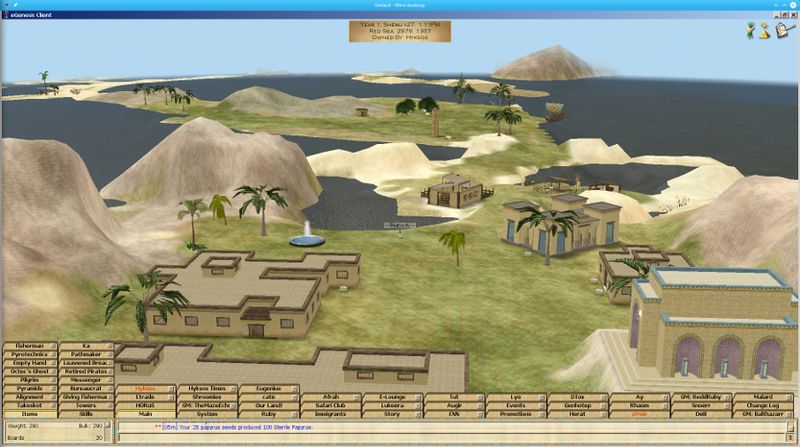This screenshot has height=447, width=800.
Task: Switch to the Immigrants tab
Action: pos(331,413)
